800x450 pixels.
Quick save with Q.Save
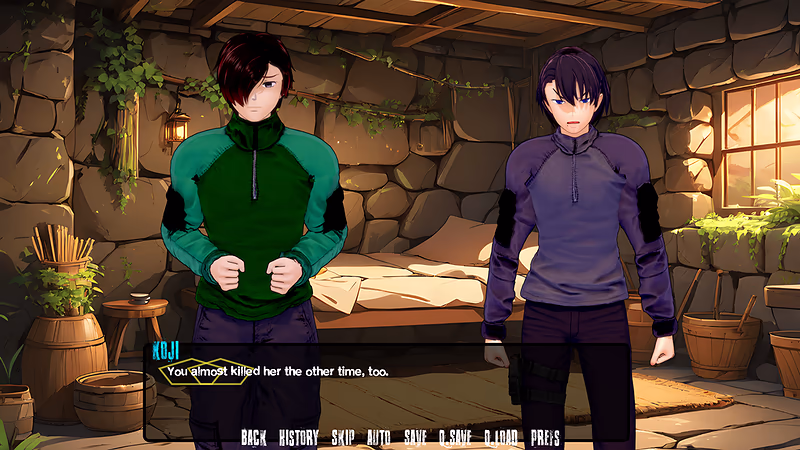pos(455,437)
